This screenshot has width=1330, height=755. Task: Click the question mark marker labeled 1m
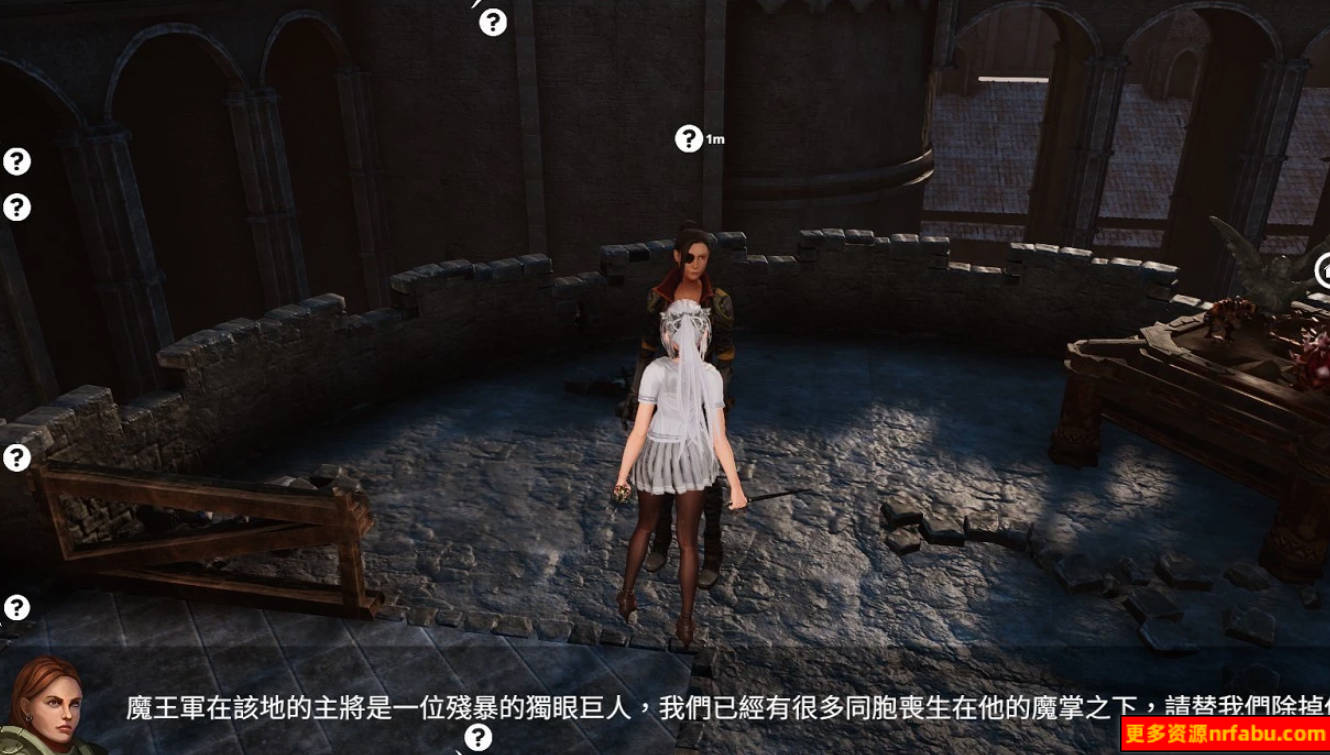(688, 138)
